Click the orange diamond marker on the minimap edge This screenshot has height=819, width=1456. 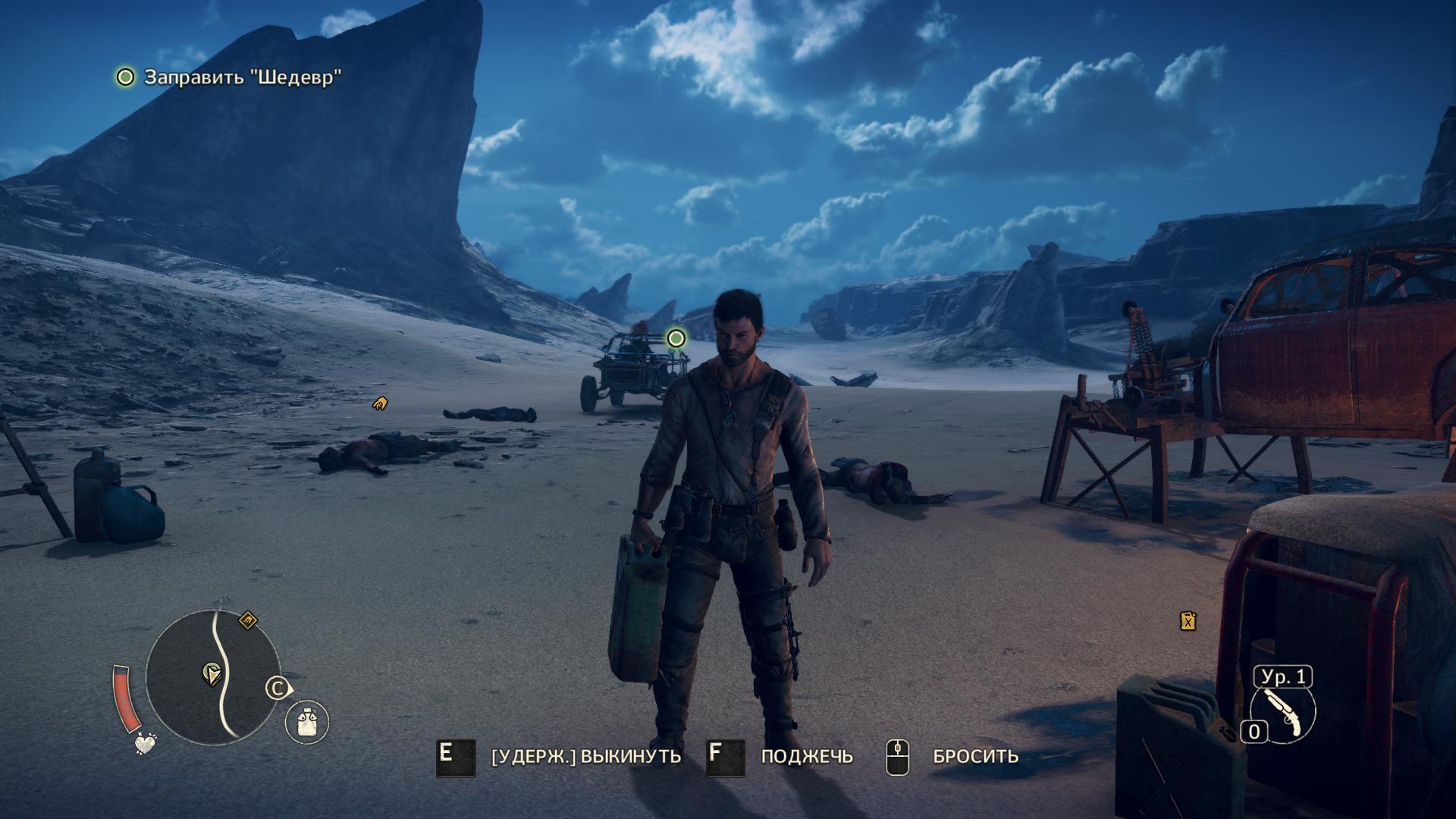pos(248,621)
